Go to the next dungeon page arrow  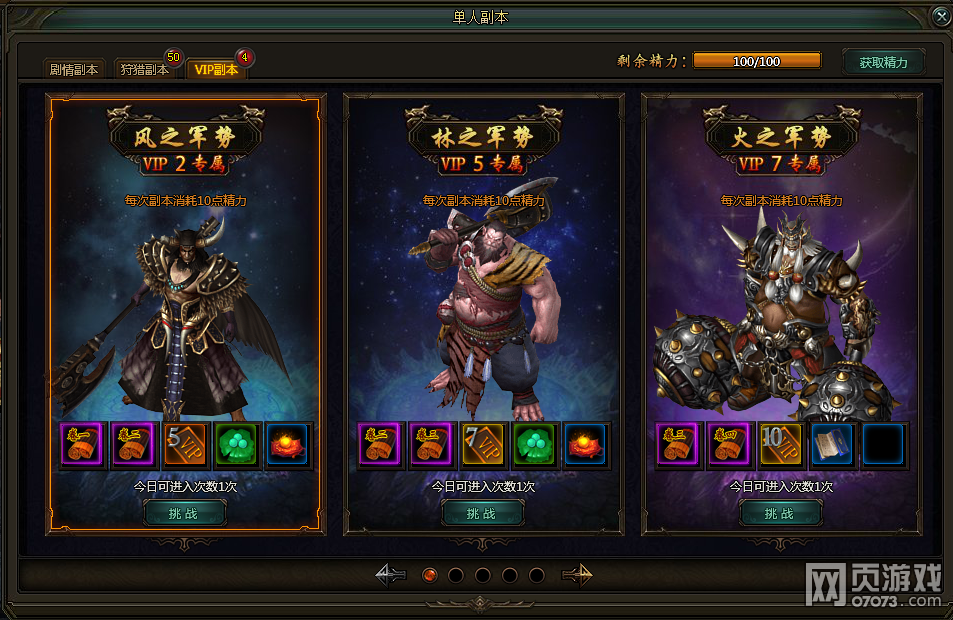click(577, 575)
